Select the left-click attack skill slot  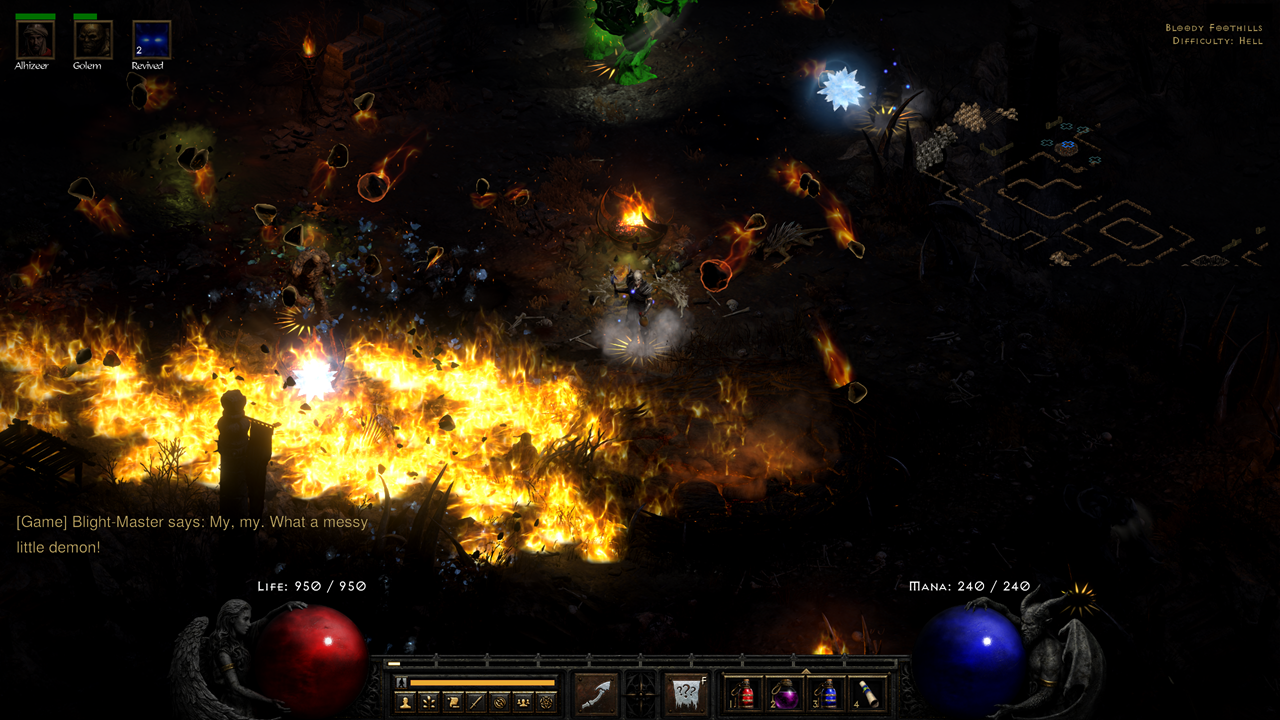596,694
